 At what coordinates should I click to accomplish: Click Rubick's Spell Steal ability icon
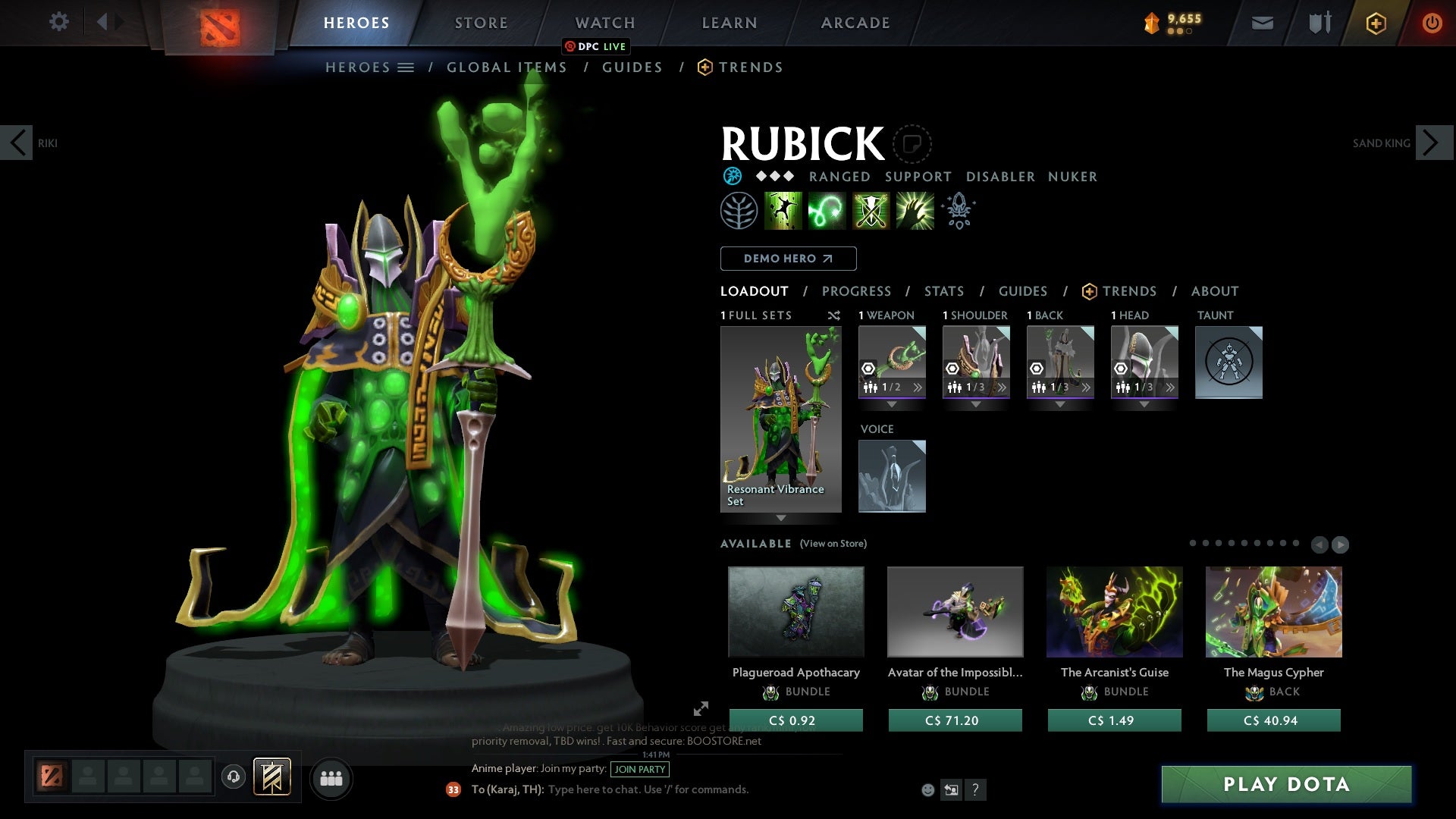(x=914, y=211)
